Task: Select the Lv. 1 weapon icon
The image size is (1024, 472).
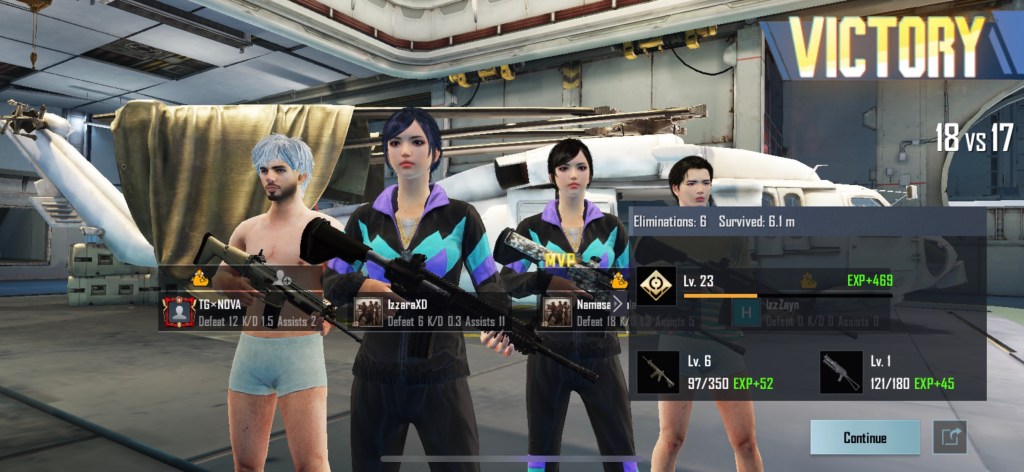Action: coord(840,372)
